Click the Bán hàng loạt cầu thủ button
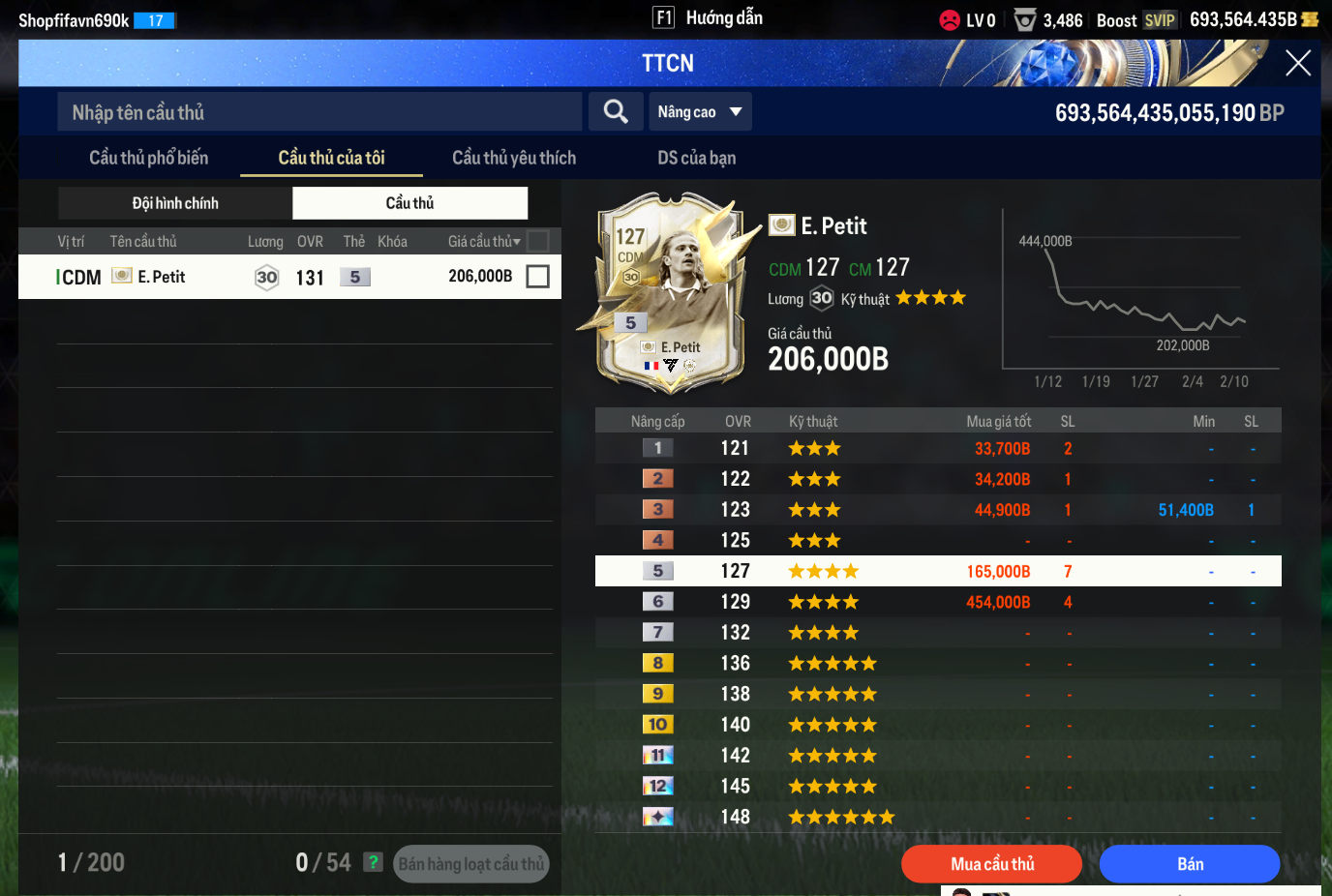This screenshot has width=1332, height=896. (x=471, y=864)
